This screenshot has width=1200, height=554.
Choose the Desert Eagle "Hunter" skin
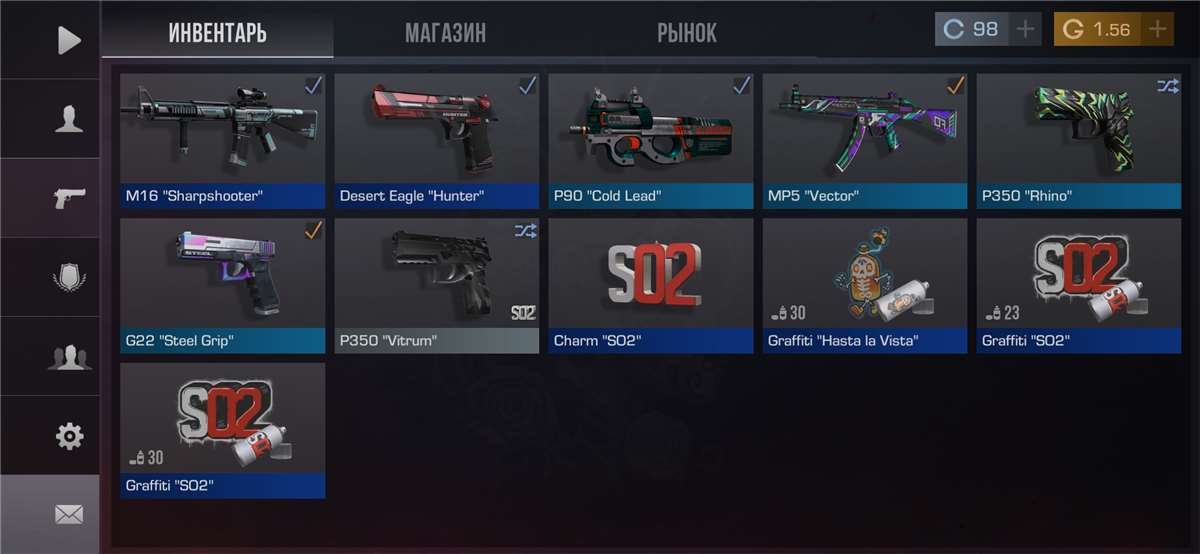click(x=436, y=140)
